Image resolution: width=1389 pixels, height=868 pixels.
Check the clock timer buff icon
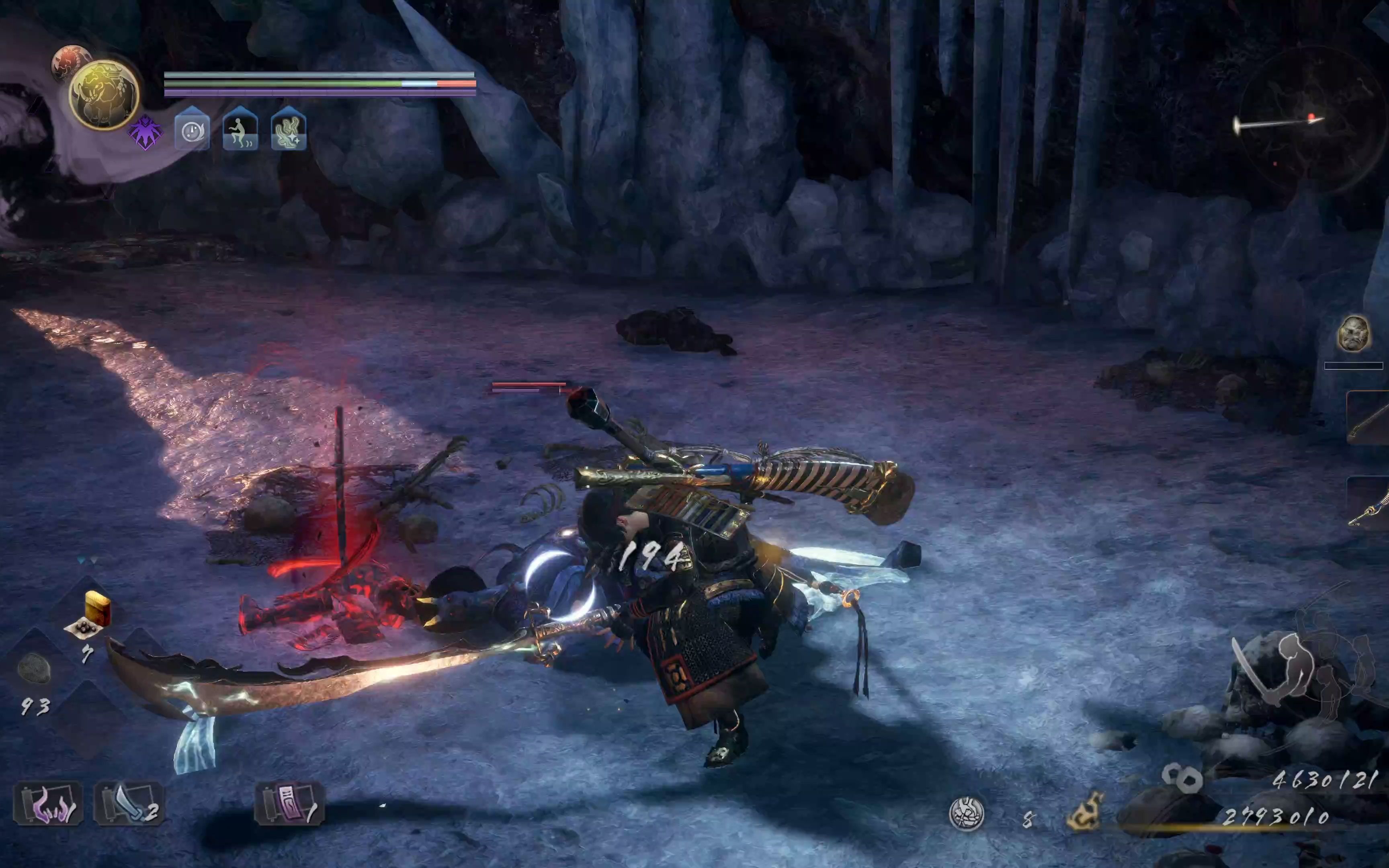(192, 130)
